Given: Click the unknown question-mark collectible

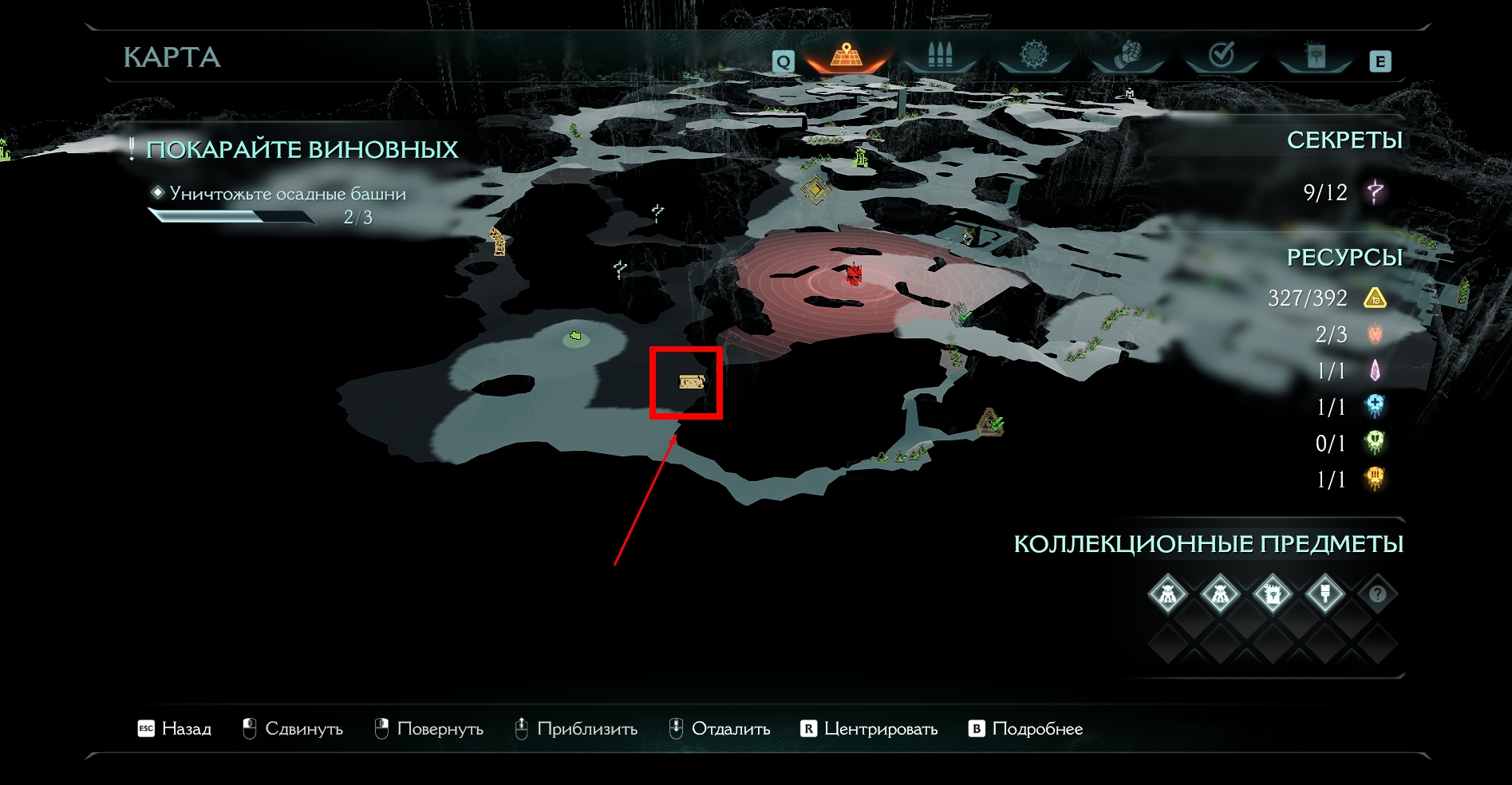Looking at the screenshot, I should coord(1377,594).
